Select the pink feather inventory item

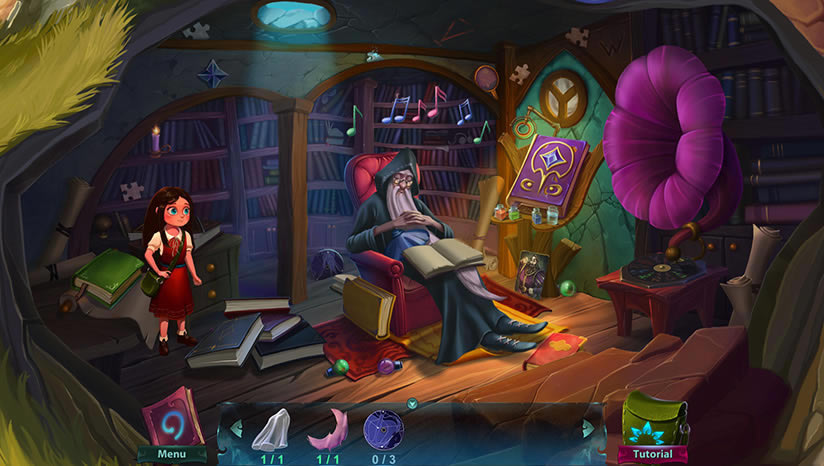(x=327, y=428)
